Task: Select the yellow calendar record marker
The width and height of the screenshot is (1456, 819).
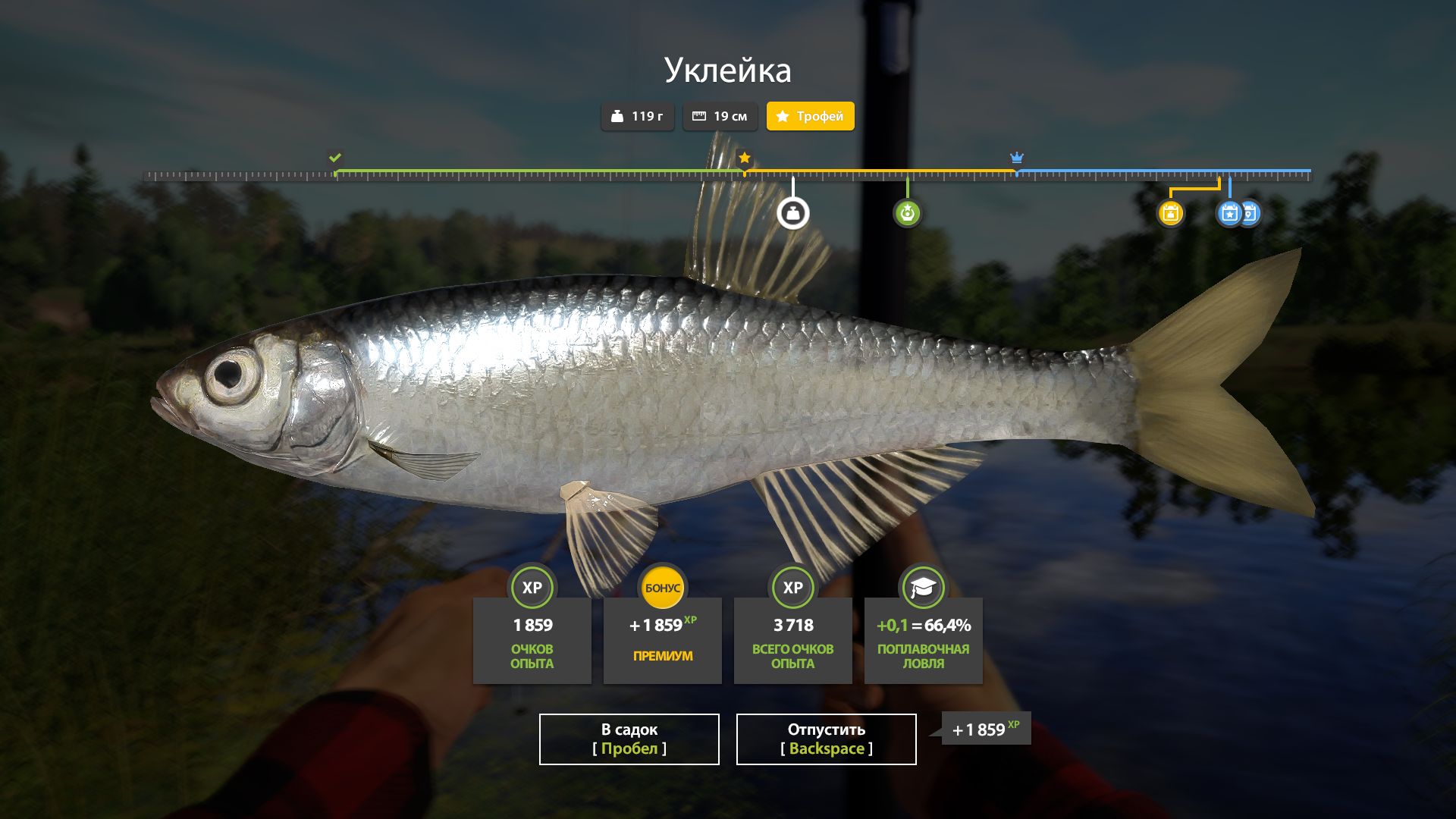Action: 1170,213
